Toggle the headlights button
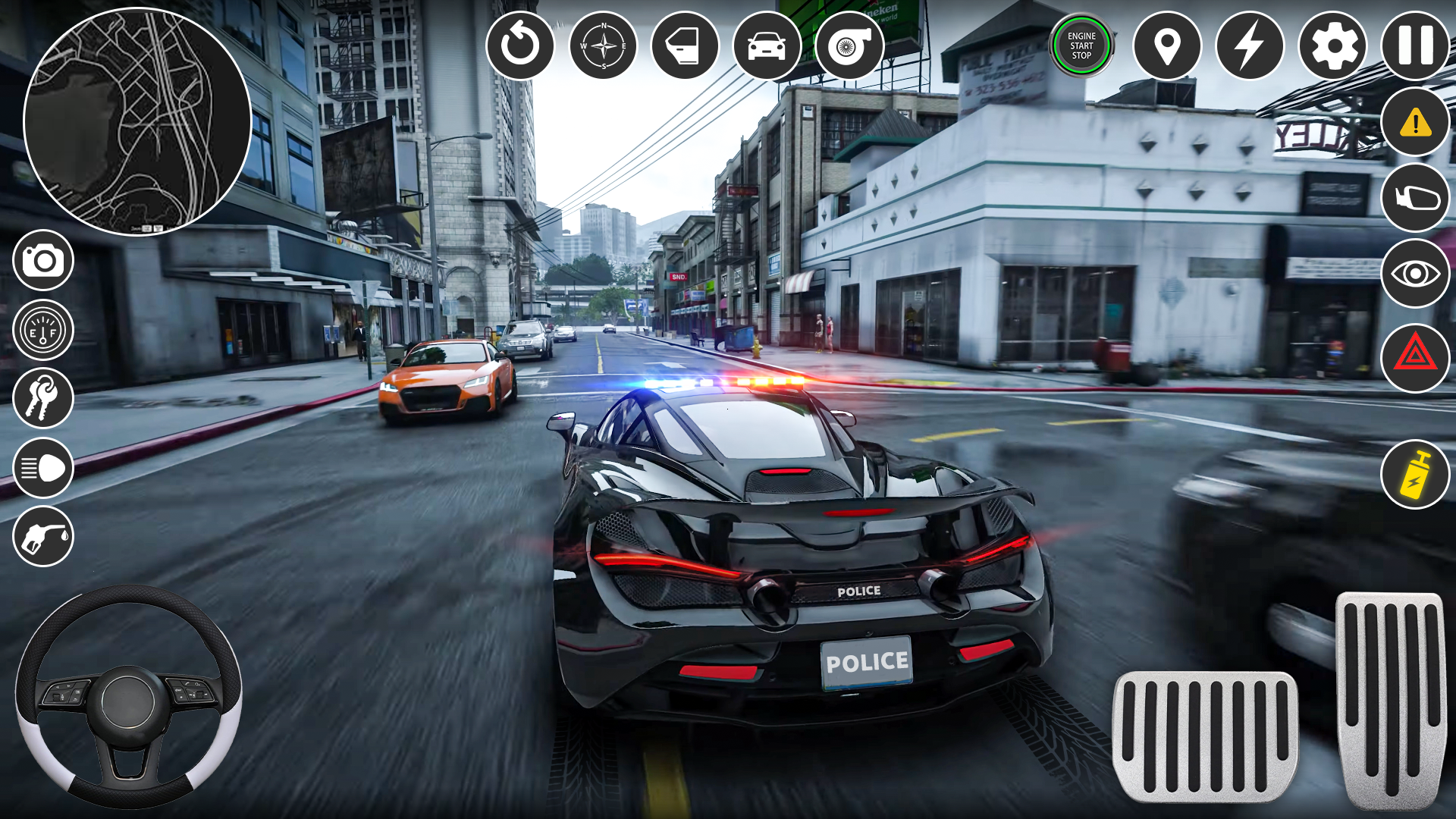Image resolution: width=1456 pixels, height=819 pixels. tap(43, 468)
